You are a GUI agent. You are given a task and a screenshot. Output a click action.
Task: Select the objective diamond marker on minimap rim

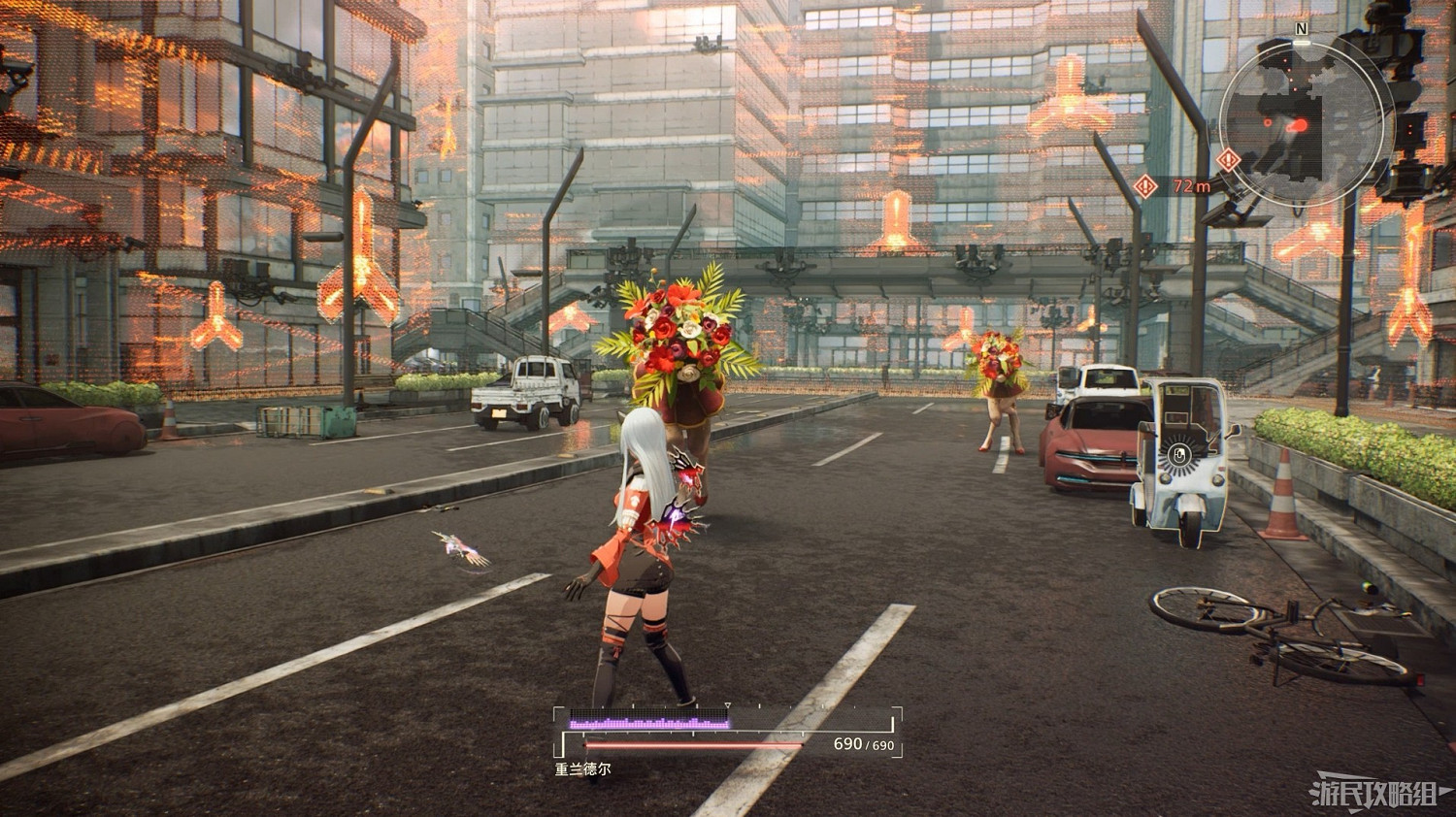(x=1229, y=159)
